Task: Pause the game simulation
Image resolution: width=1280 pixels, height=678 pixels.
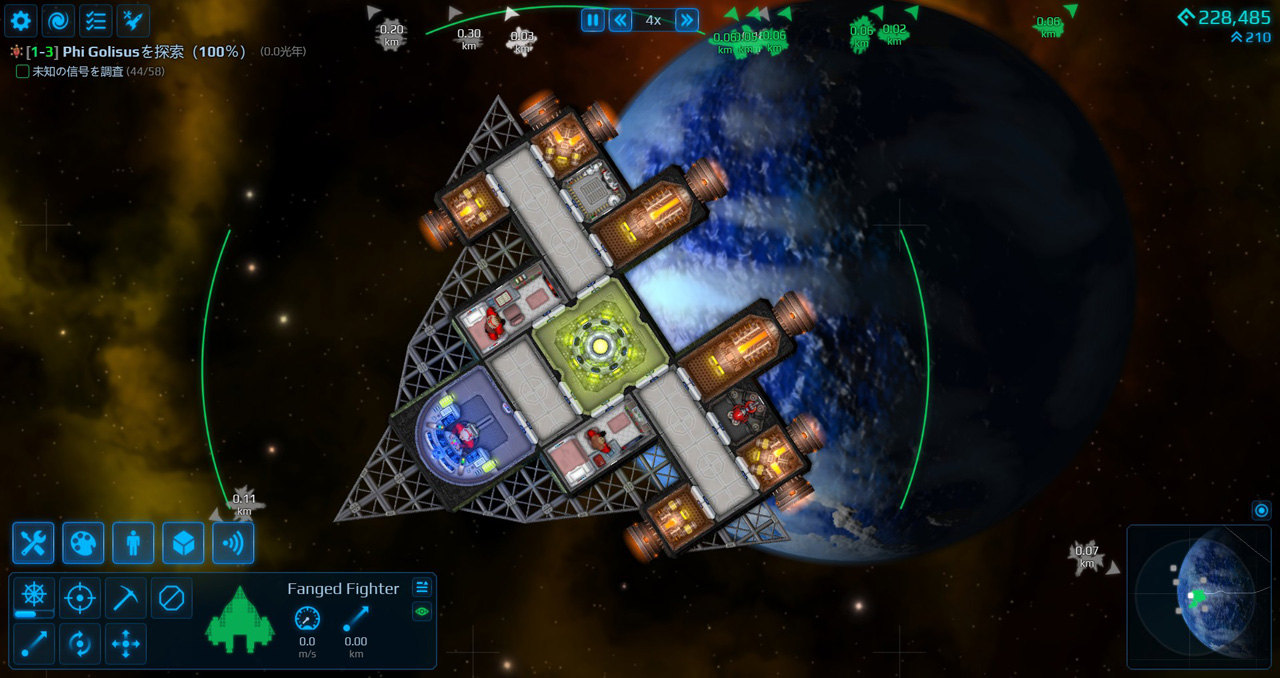Action: tap(593, 20)
